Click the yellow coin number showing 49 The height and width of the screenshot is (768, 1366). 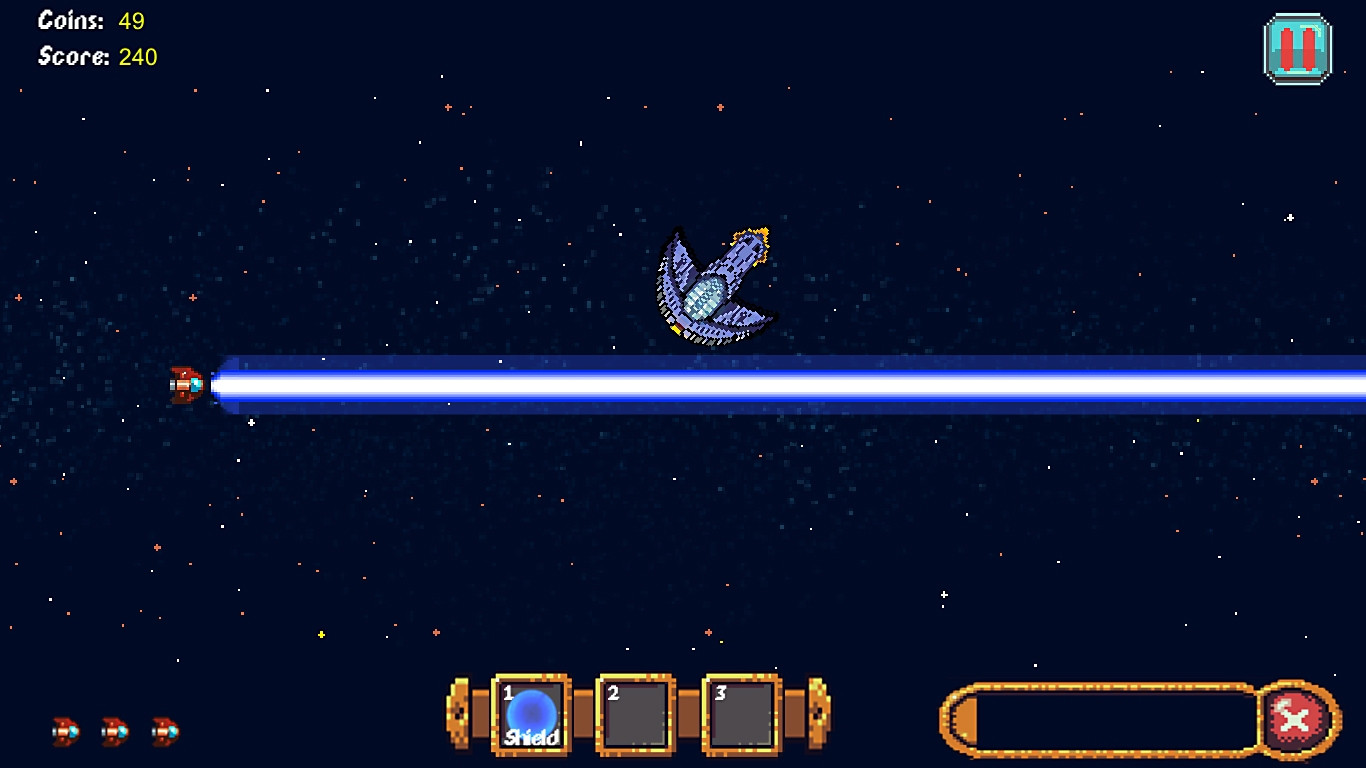[131, 19]
